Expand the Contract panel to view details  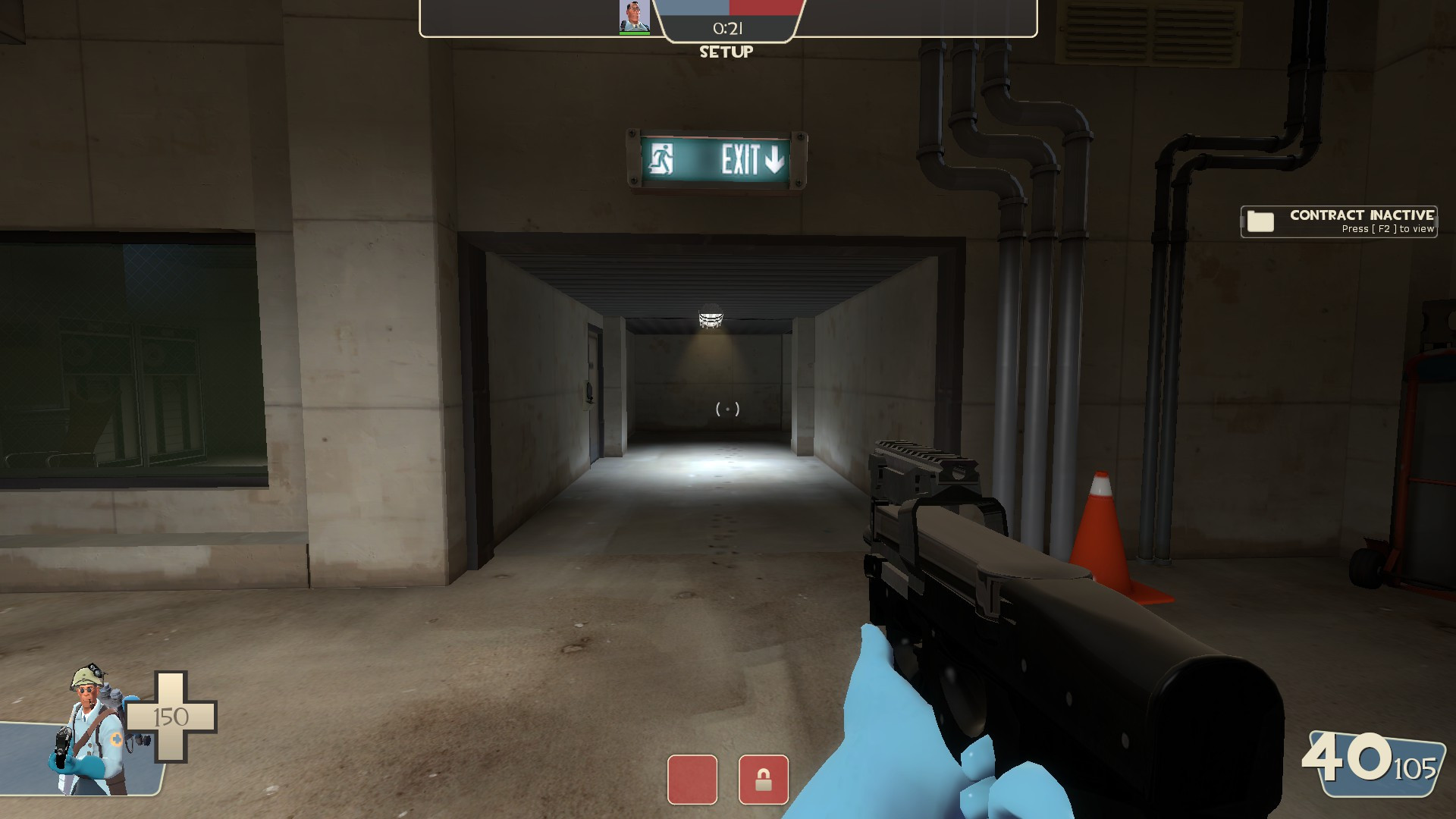pyautogui.click(x=1337, y=221)
